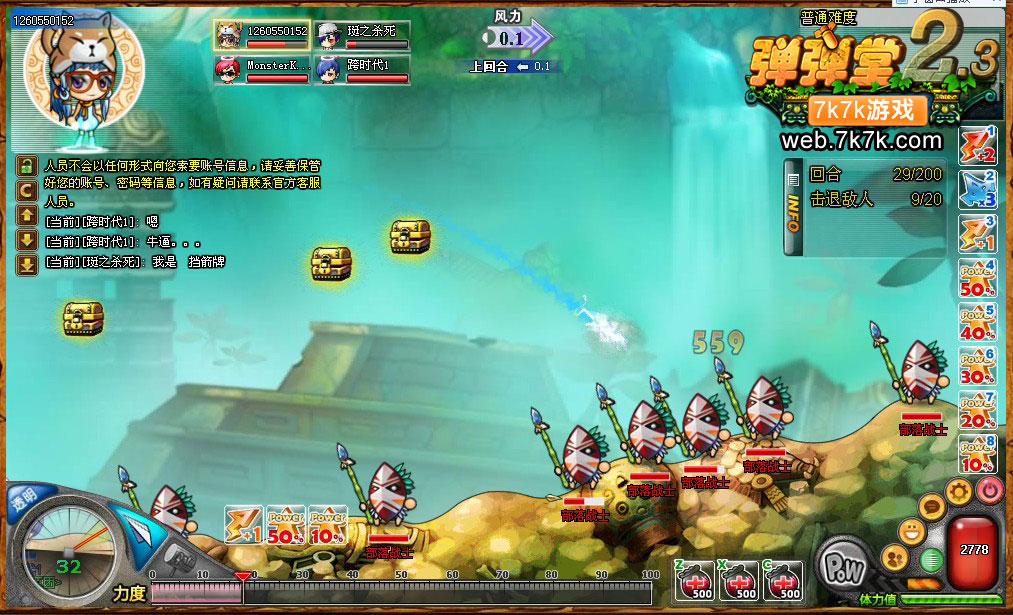This screenshot has width=1013, height=615.
Task: Select player MonsterK in the team panel
Action: tap(261, 69)
